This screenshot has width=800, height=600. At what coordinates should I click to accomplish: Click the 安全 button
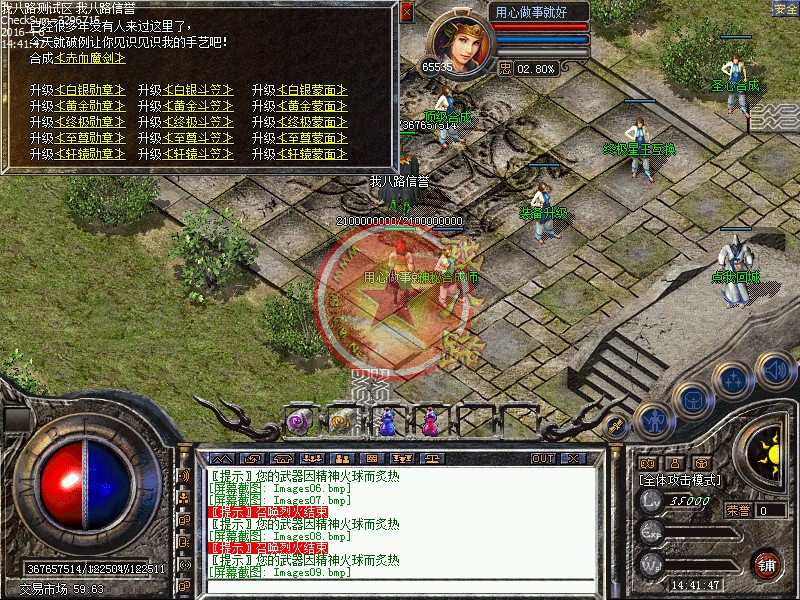786,9
